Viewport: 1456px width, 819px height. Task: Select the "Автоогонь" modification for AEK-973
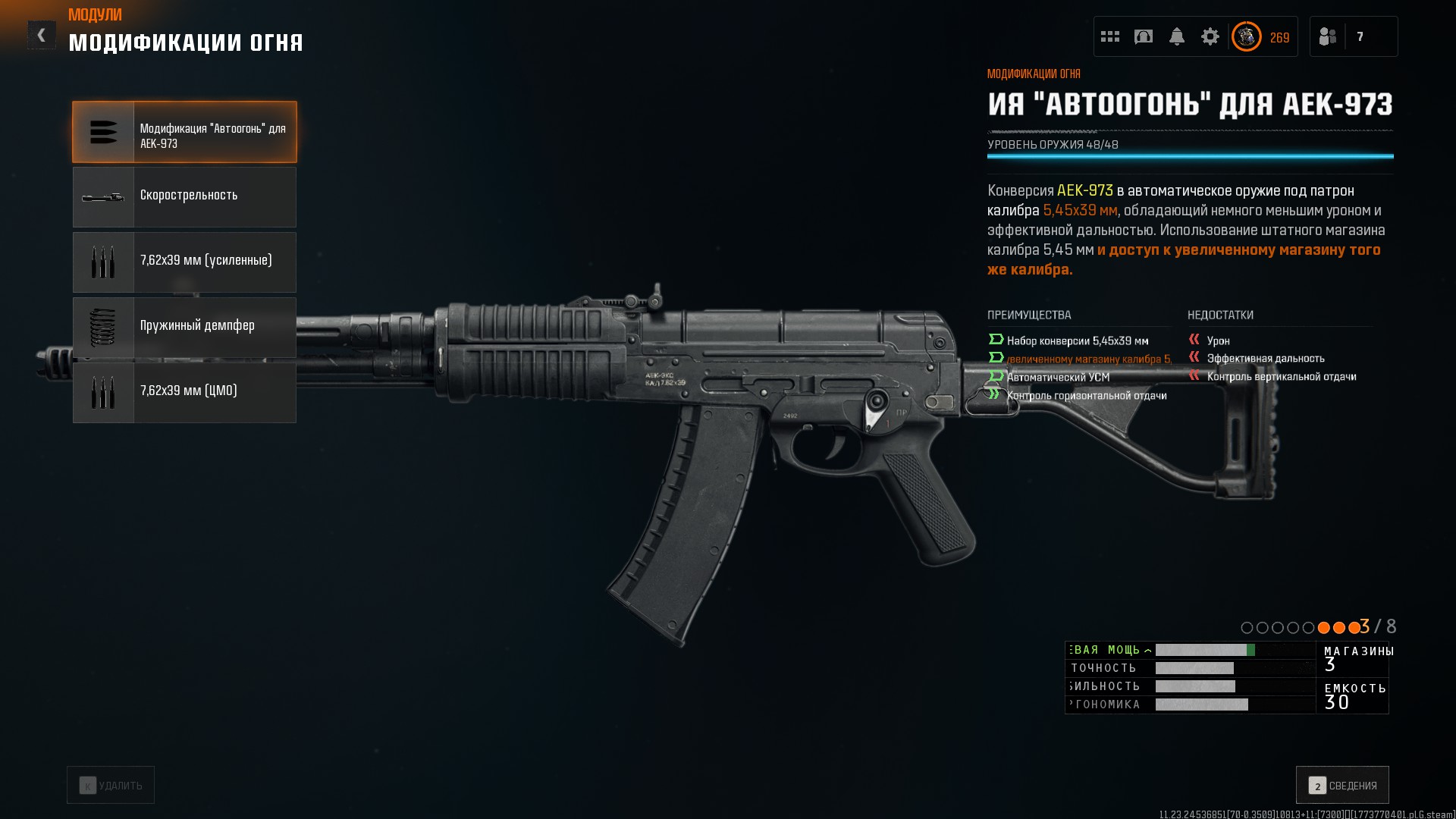[184, 132]
